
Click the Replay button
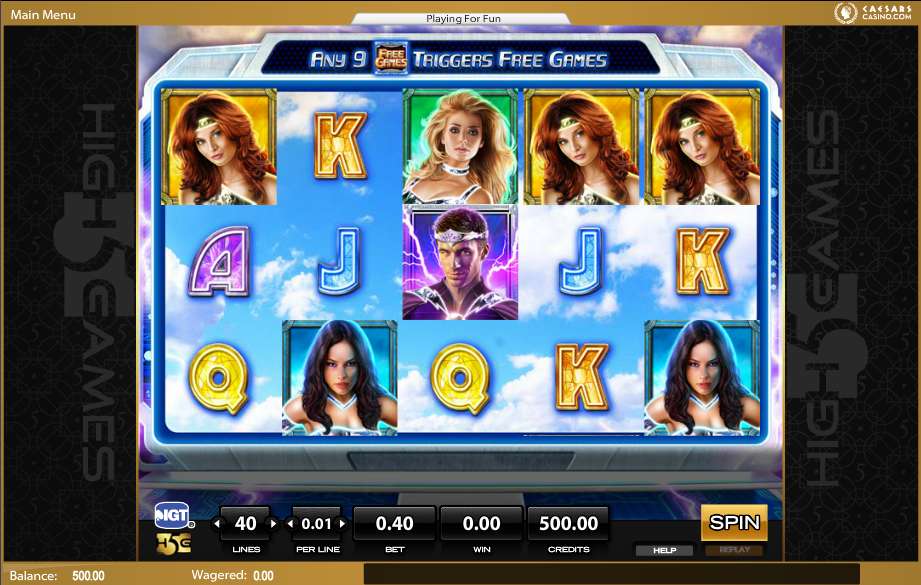click(x=733, y=550)
